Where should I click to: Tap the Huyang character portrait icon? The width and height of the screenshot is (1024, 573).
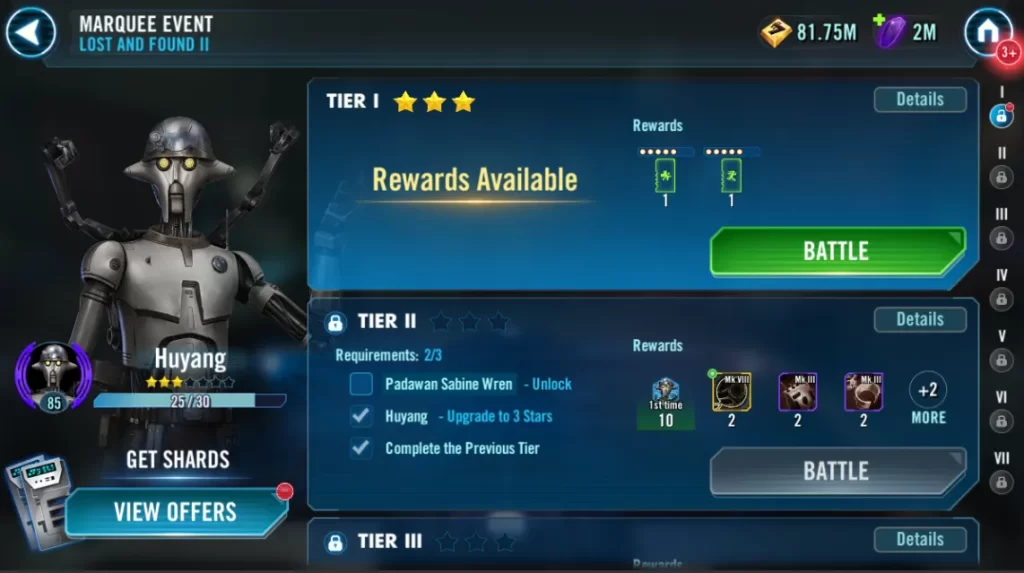[x=52, y=374]
